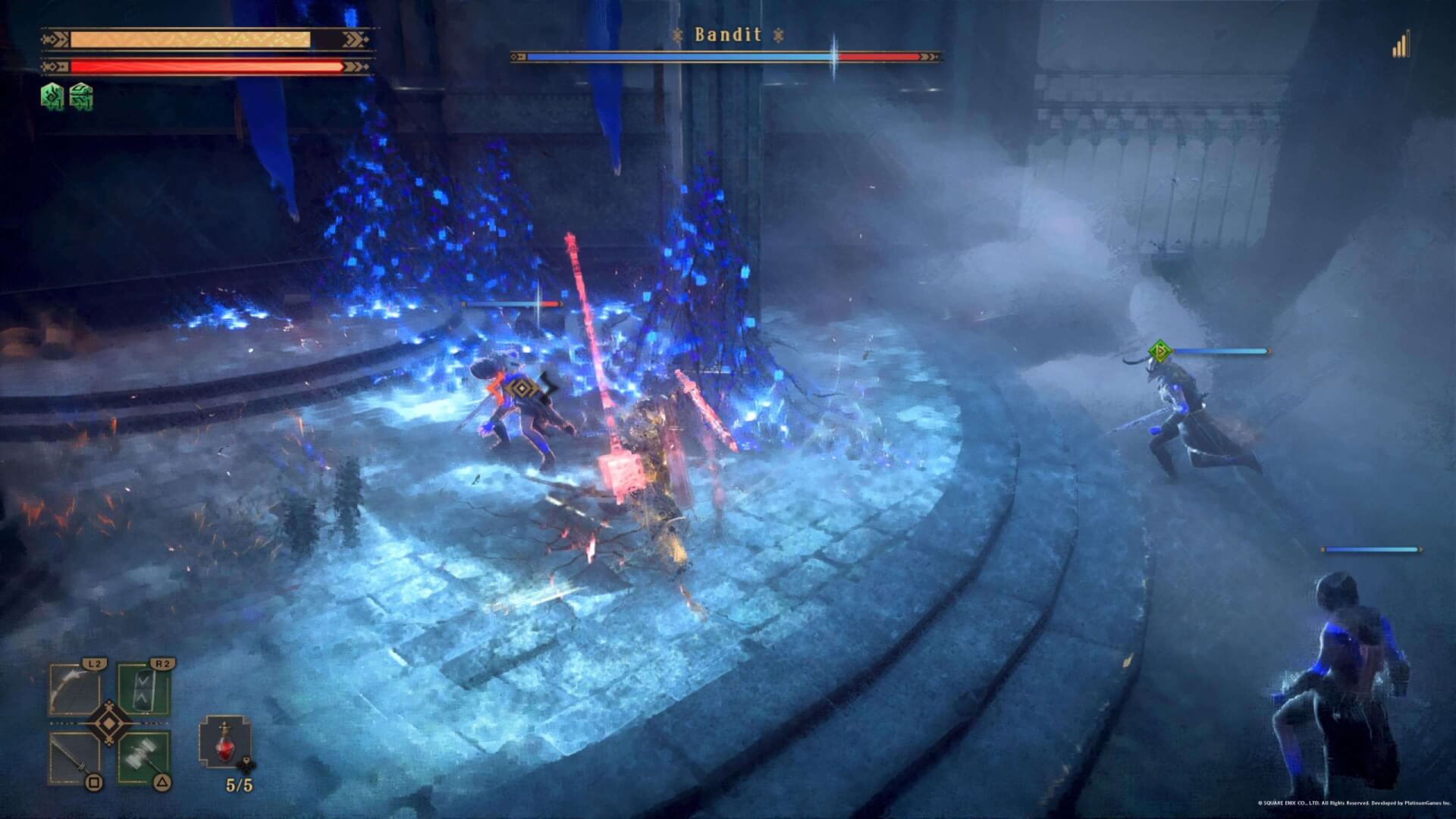Select the bow weapon slot
Screen dimensions: 1456x819
(x=74, y=690)
